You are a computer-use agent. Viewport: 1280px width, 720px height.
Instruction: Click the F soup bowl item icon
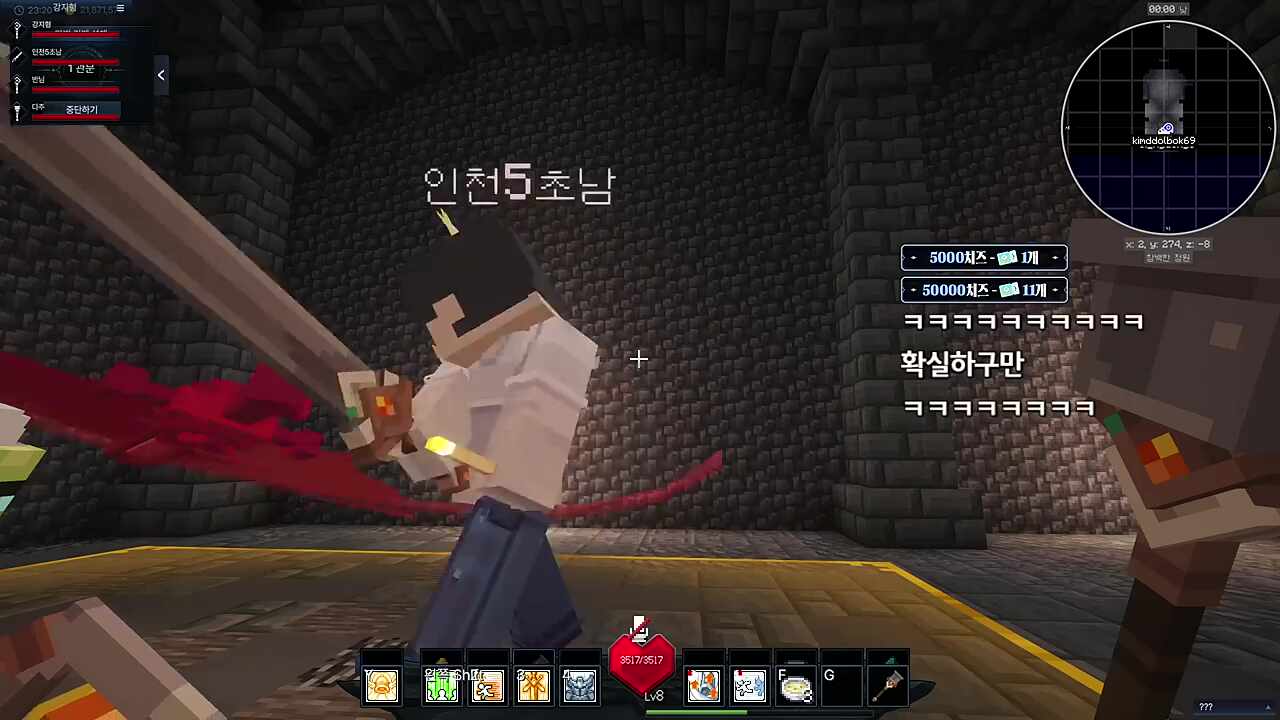point(796,684)
